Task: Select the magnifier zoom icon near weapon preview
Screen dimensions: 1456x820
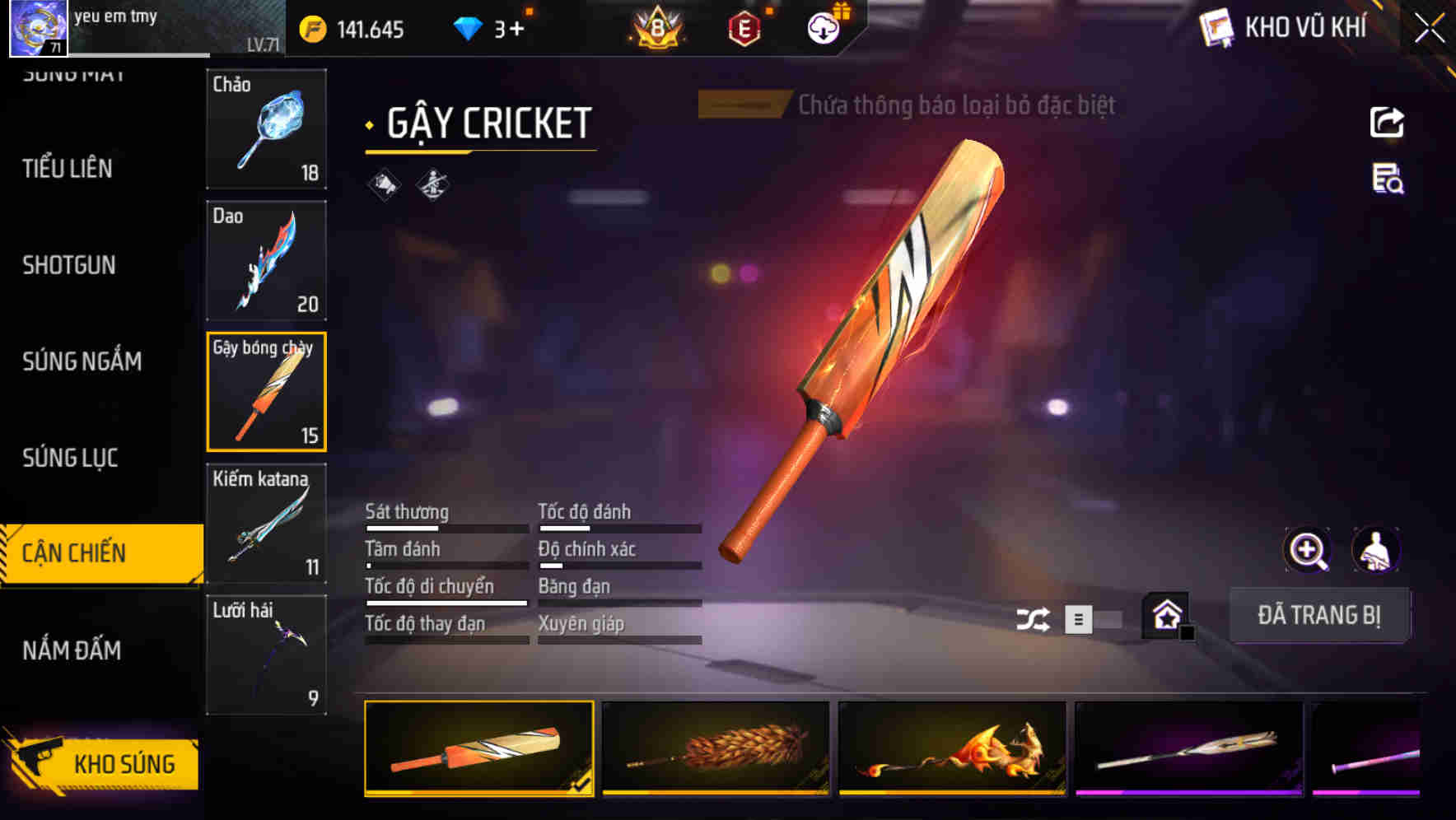Action: click(1306, 550)
